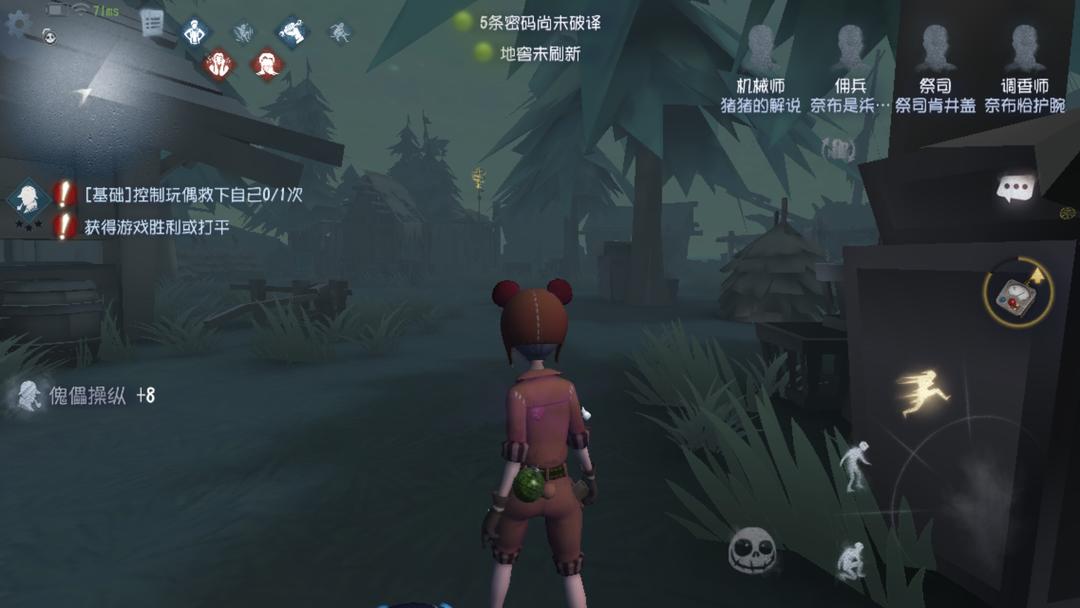This screenshot has height=608, width=1080.
Task: Select the 佣兵 teammate portrait
Action: pyautogui.click(x=850, y=50)
